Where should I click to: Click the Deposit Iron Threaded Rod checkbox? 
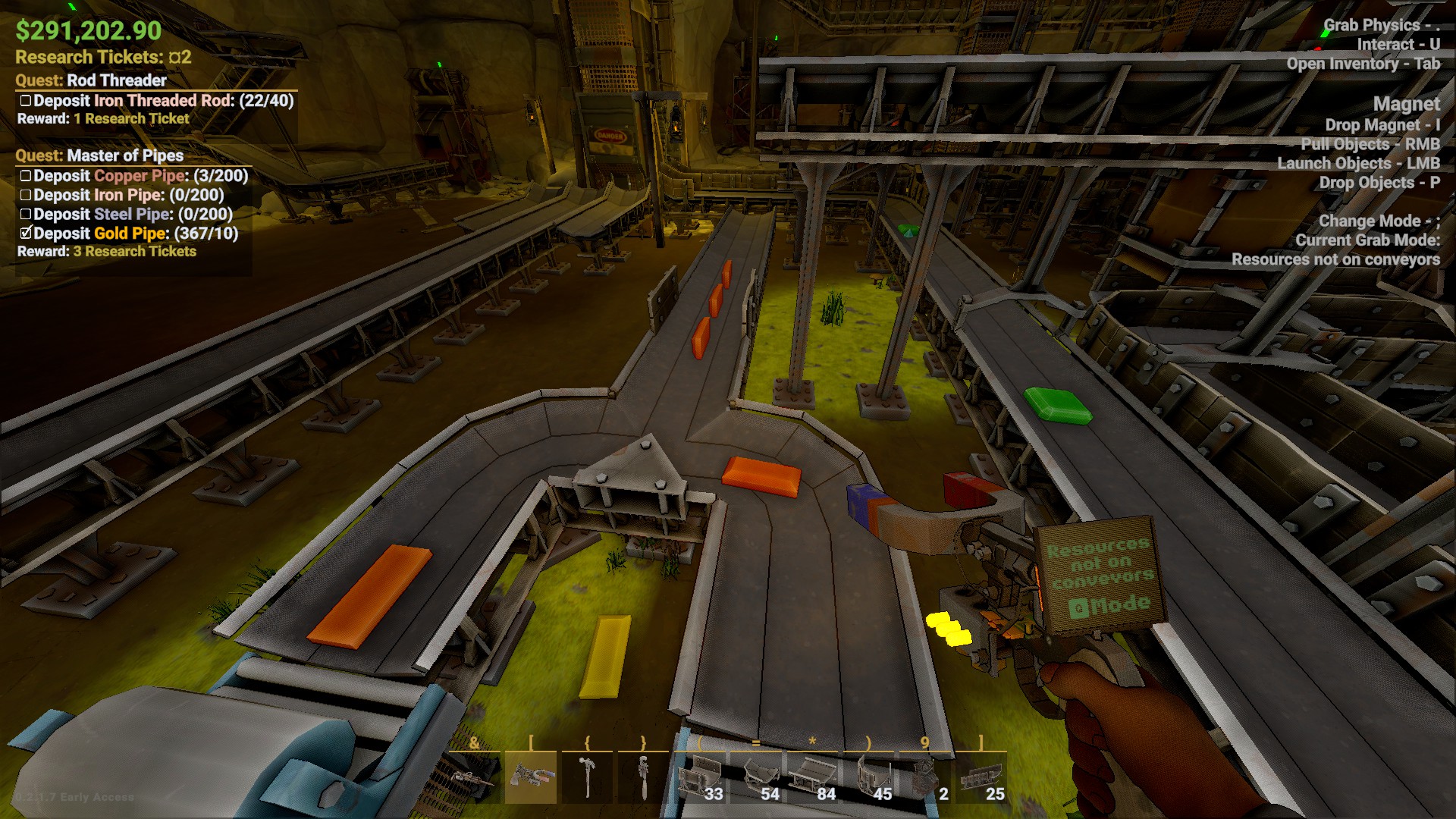[26, 101]
